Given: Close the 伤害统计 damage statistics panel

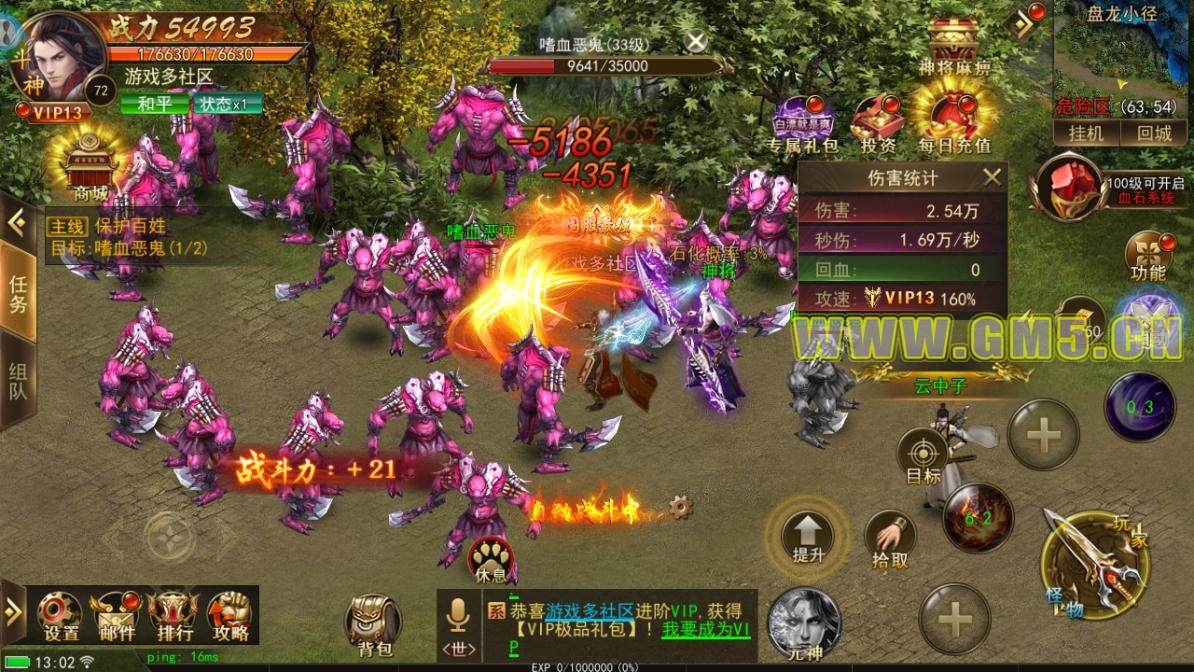Looking at the screenshot, I should click(992, 178).
